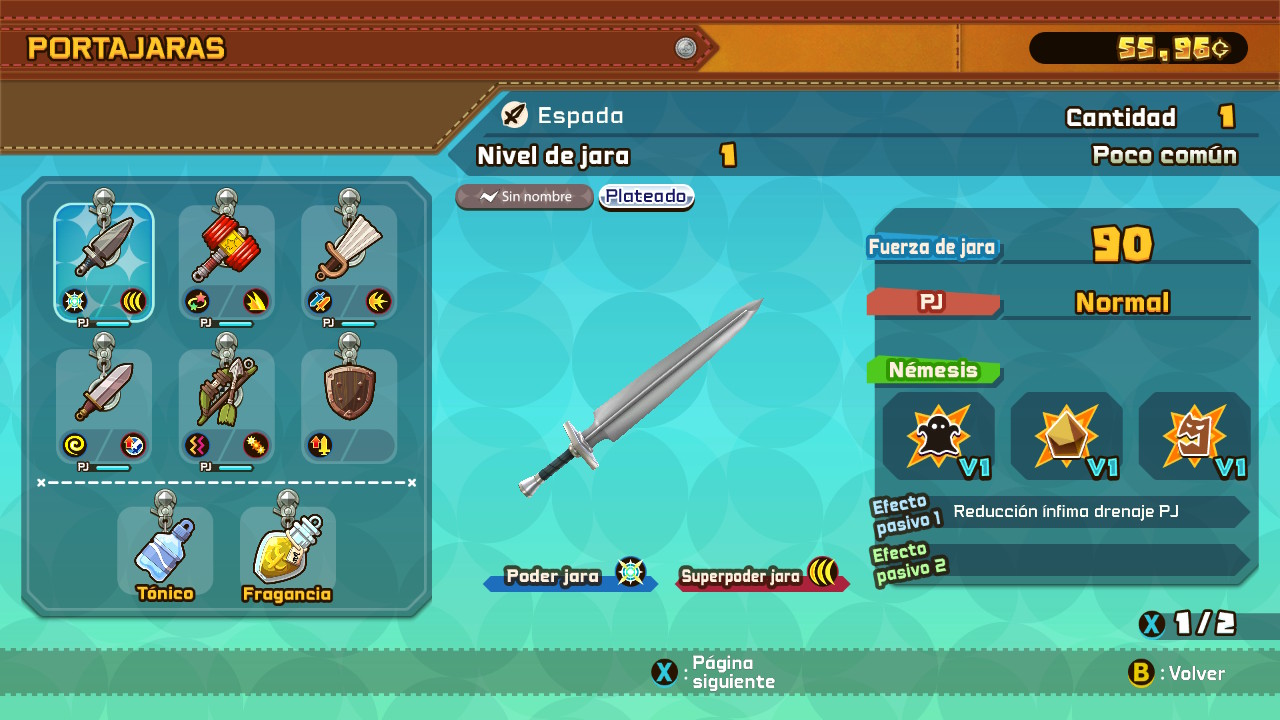Open the Tónico bottle slot
This screenshot has height=720, width=1280.
[x=165, y=552]
